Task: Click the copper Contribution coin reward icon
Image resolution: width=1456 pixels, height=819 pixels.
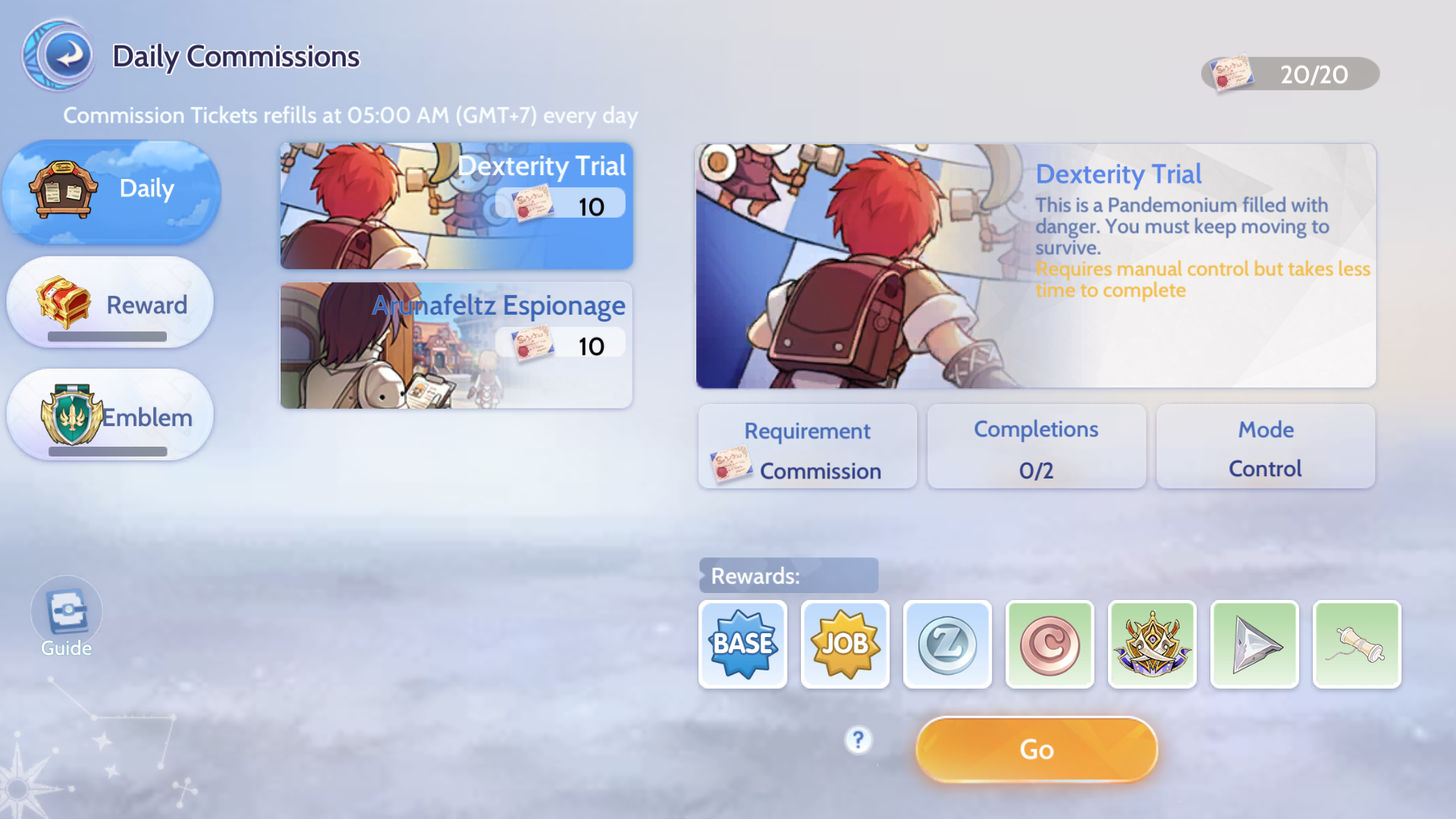Action: coord(1050,644)
